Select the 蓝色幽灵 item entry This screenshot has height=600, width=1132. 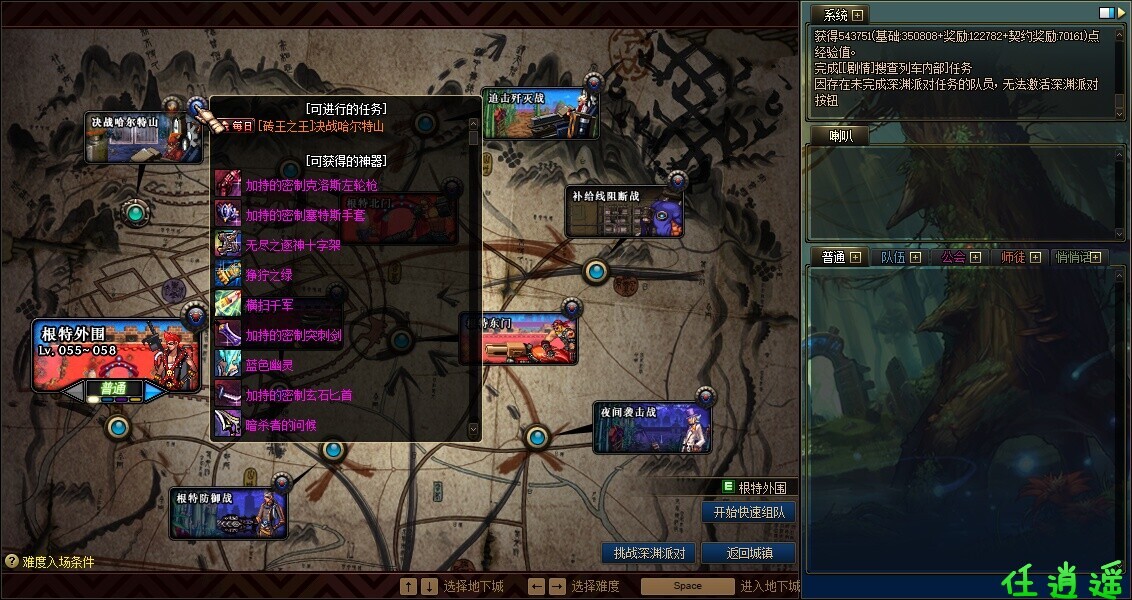coord(269,365)
